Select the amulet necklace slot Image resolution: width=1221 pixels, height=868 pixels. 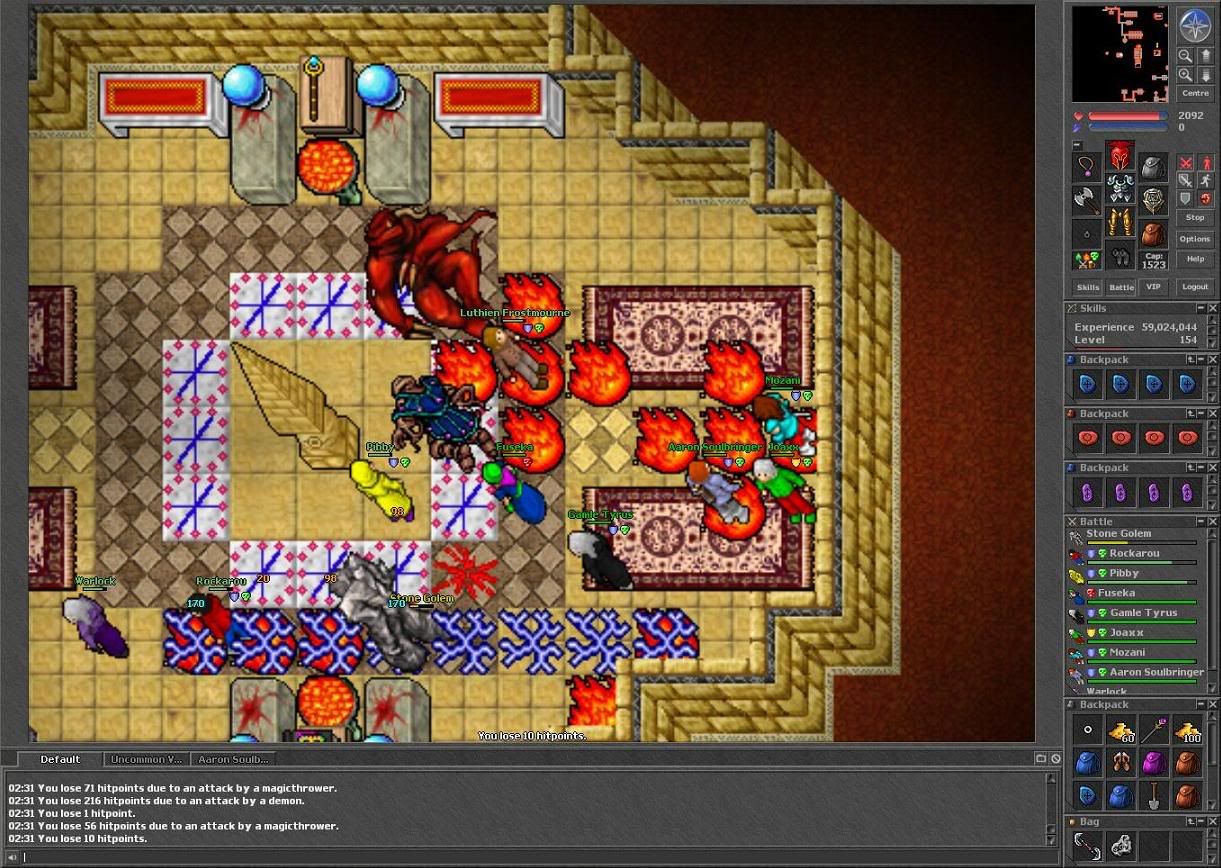pos(1087,166)
